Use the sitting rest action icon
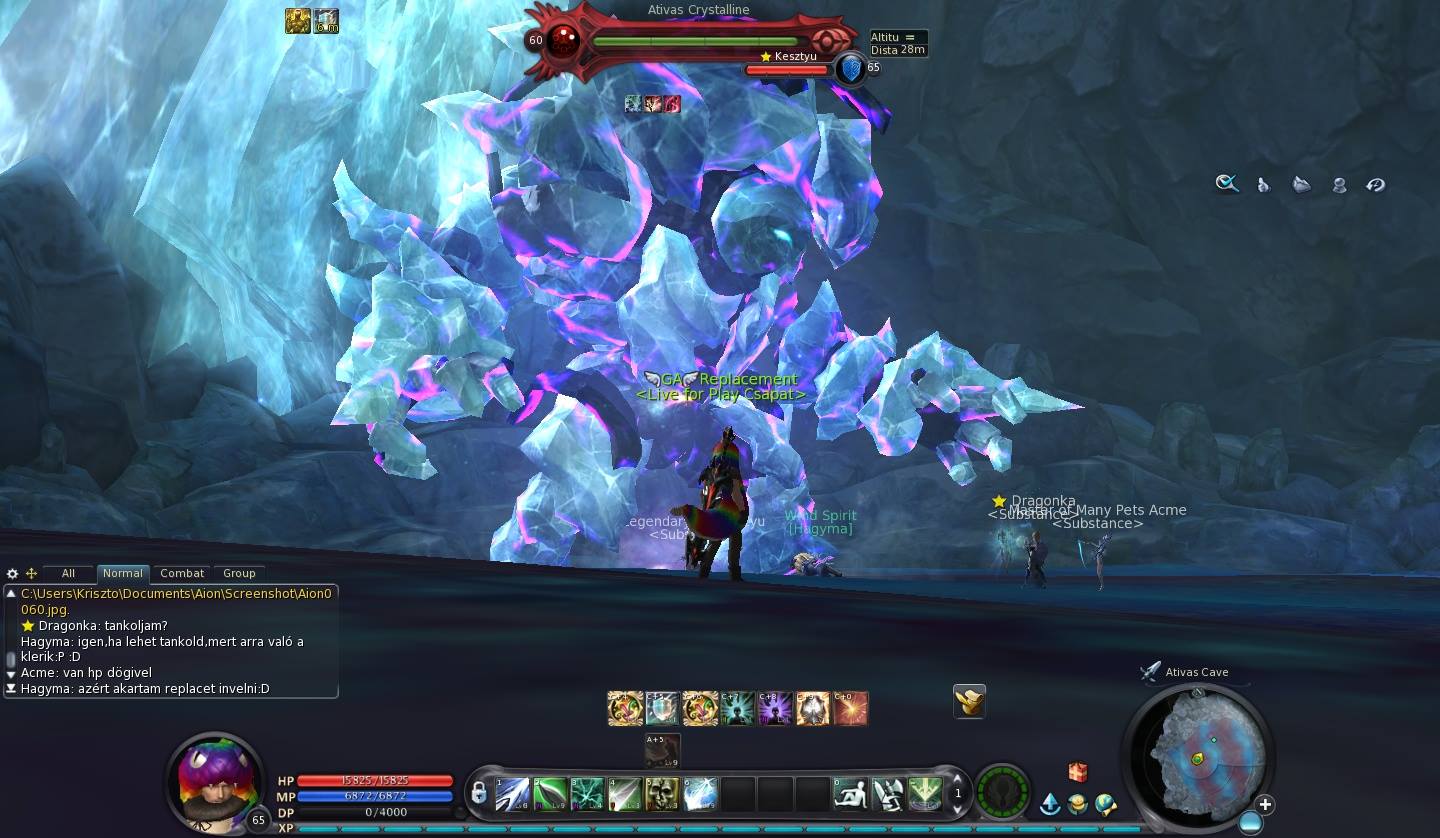This screenshot has height=838, width=1440. (x=850, y=794)
